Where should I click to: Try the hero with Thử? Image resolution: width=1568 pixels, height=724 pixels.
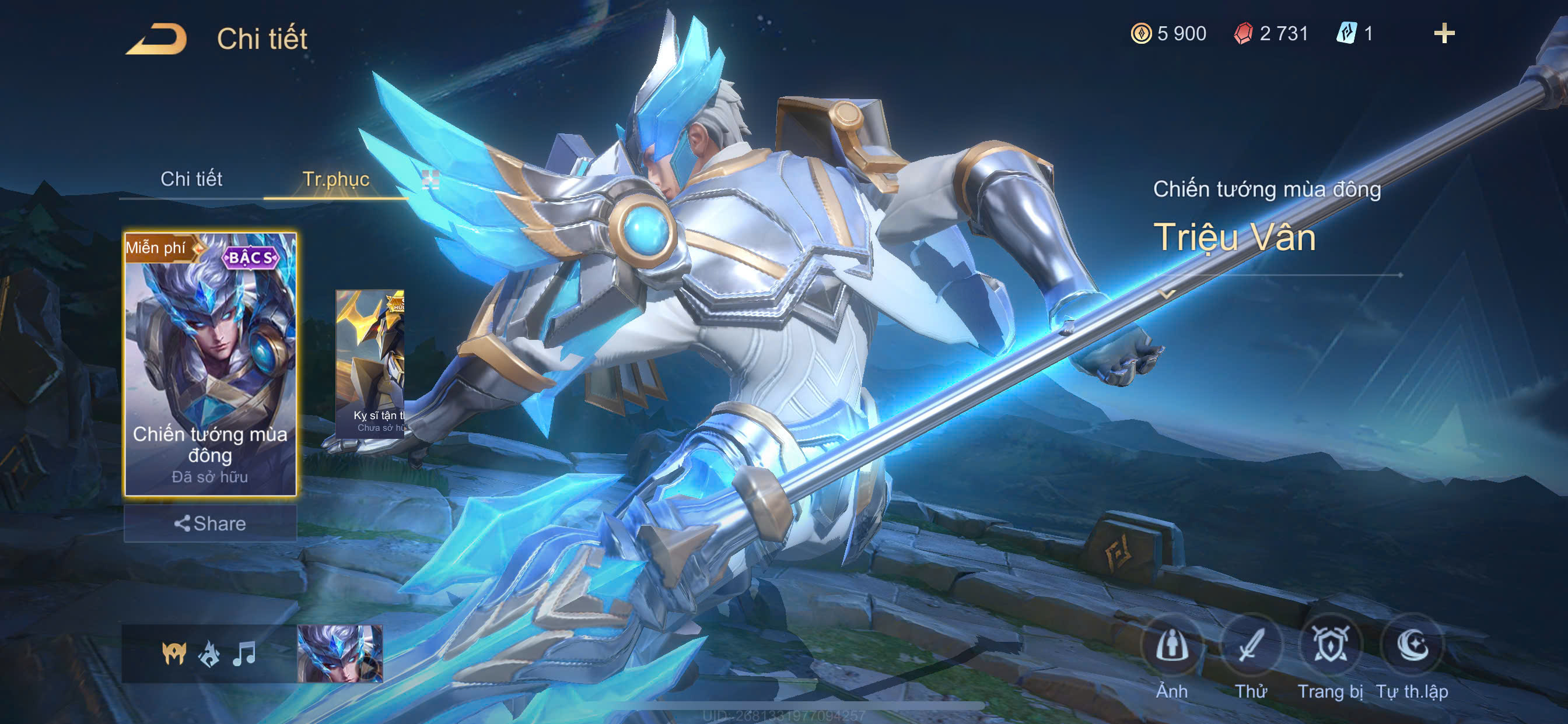tap(1250, 645)
